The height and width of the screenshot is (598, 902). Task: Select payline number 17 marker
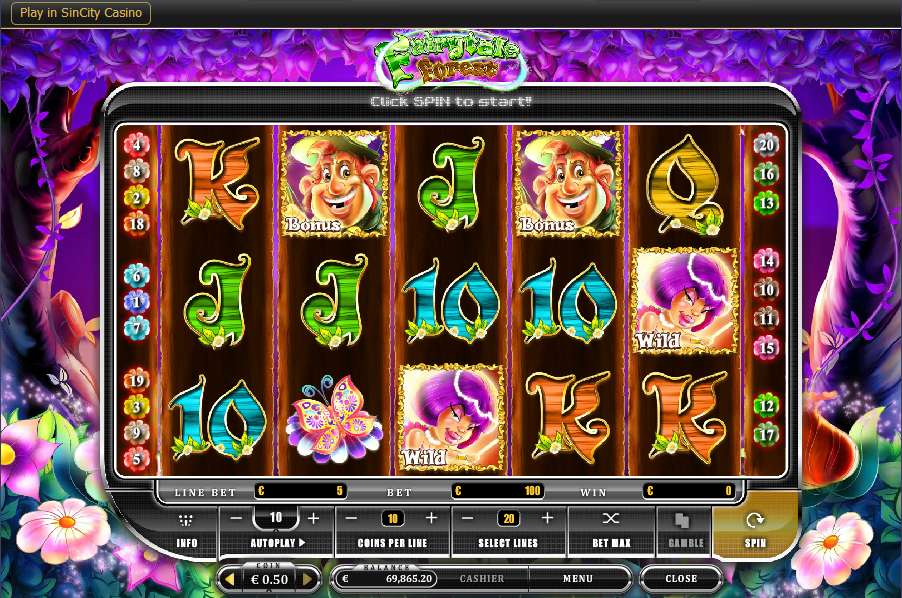(765, 435)
